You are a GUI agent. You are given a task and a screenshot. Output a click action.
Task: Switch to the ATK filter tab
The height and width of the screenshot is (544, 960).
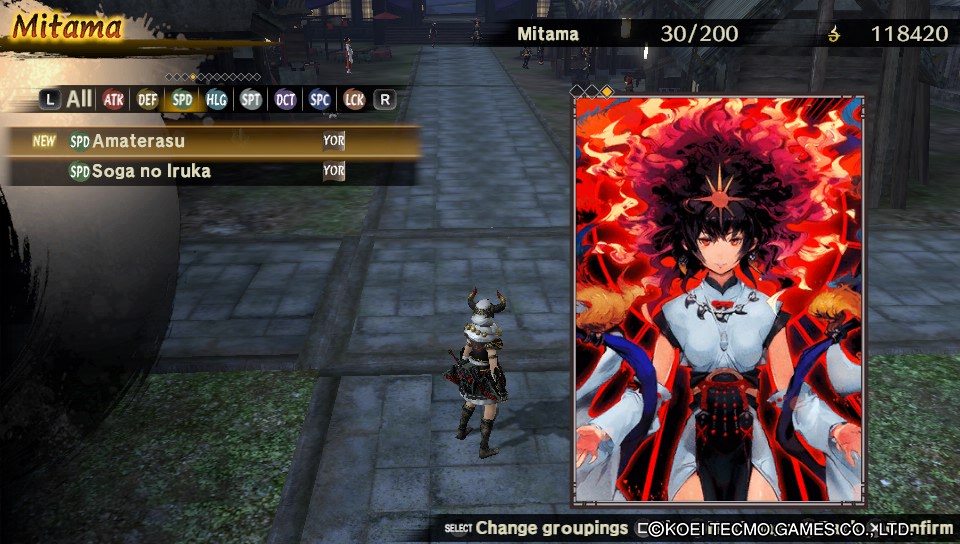tap(113, 99)
